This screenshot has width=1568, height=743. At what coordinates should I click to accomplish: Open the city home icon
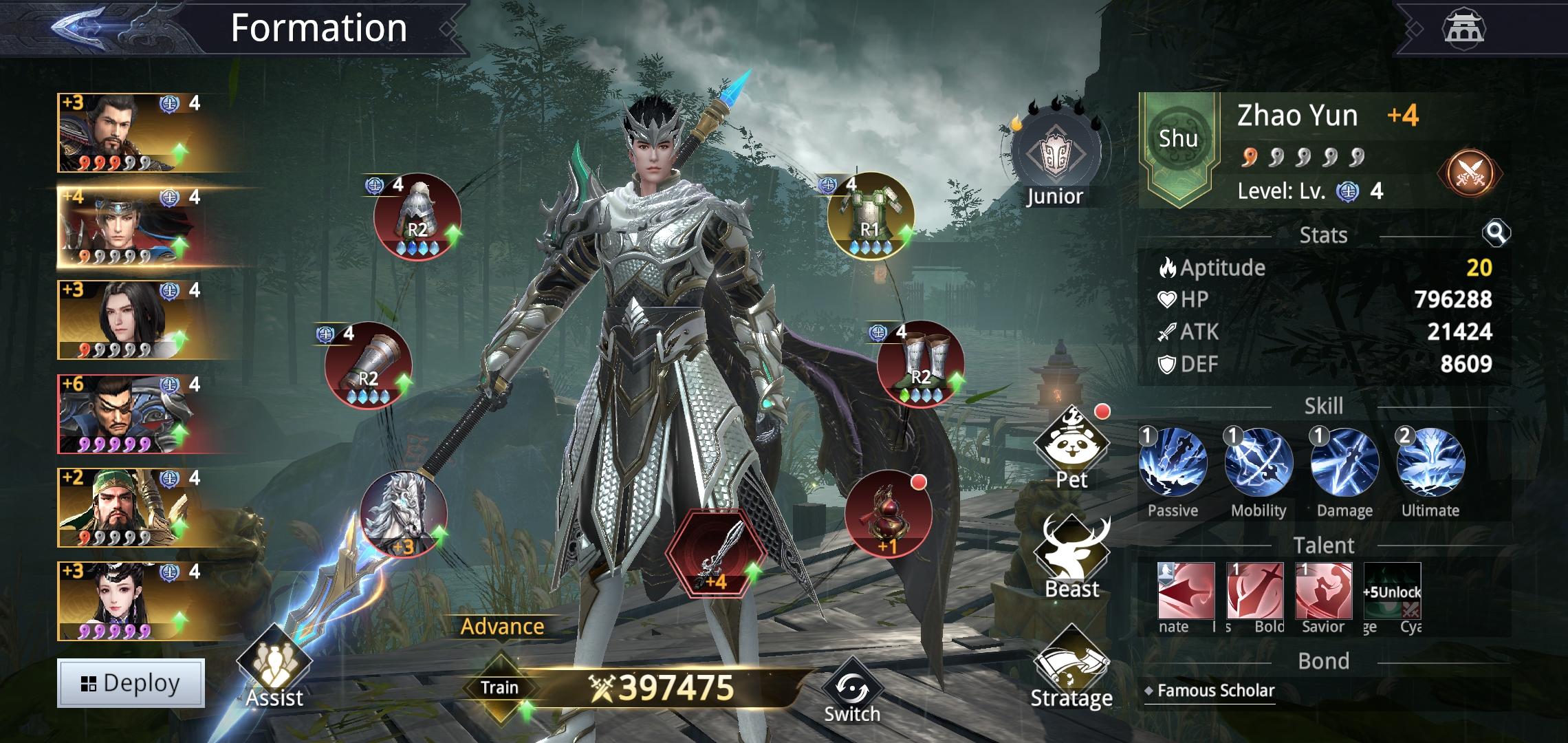click(1463, 28)
